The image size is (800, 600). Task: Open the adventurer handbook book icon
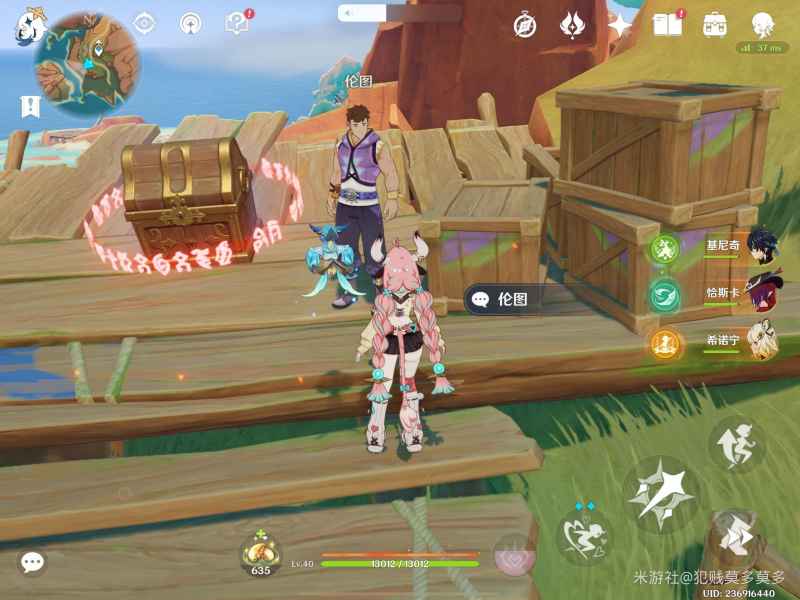tap(666, 24)
